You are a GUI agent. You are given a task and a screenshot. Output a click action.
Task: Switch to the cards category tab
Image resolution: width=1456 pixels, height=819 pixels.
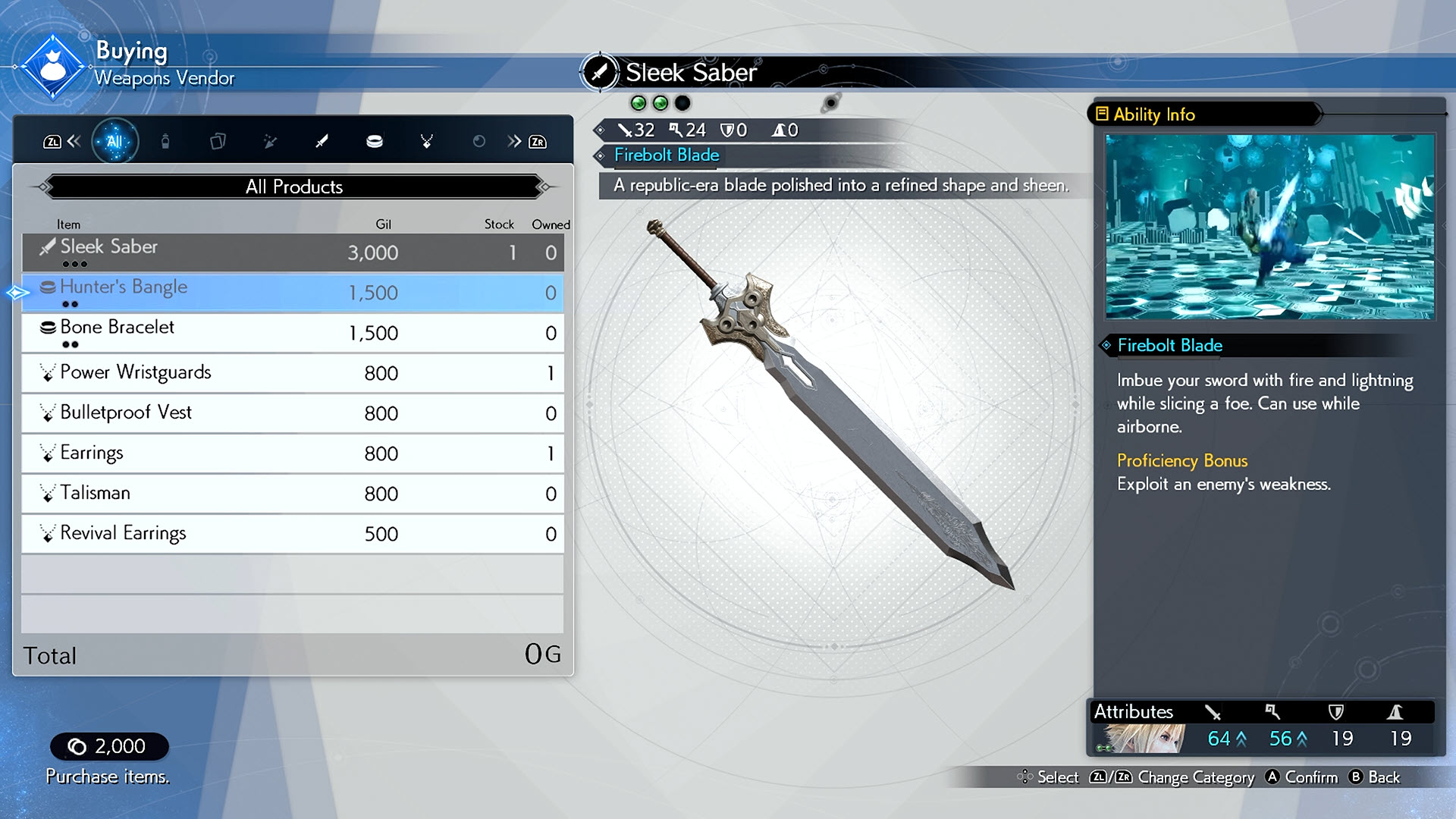click(218, 141)
